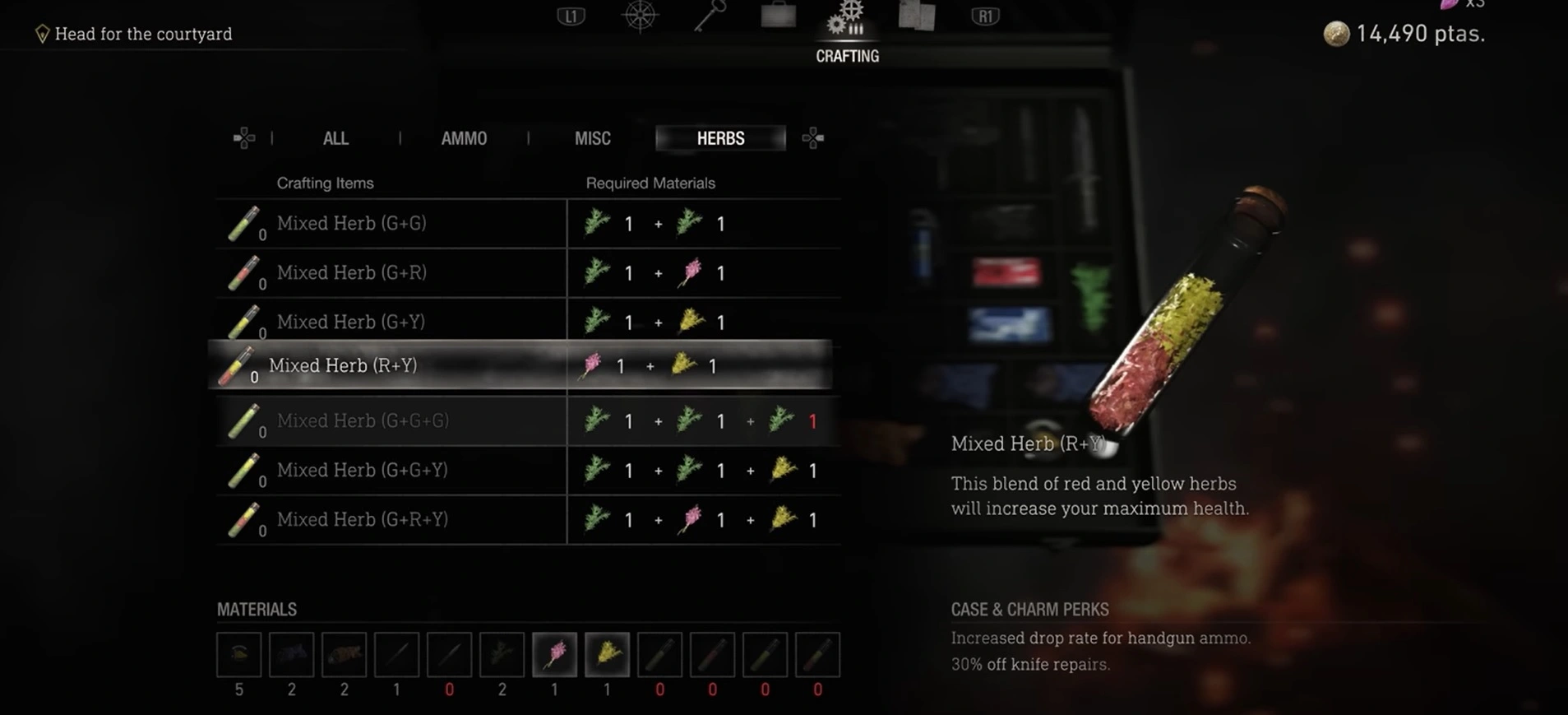This screenshot has width=1568, height=715.
Task: Click the highlighted Mixed Herb (R+Y) recipe
Action: tap(343, 365)
